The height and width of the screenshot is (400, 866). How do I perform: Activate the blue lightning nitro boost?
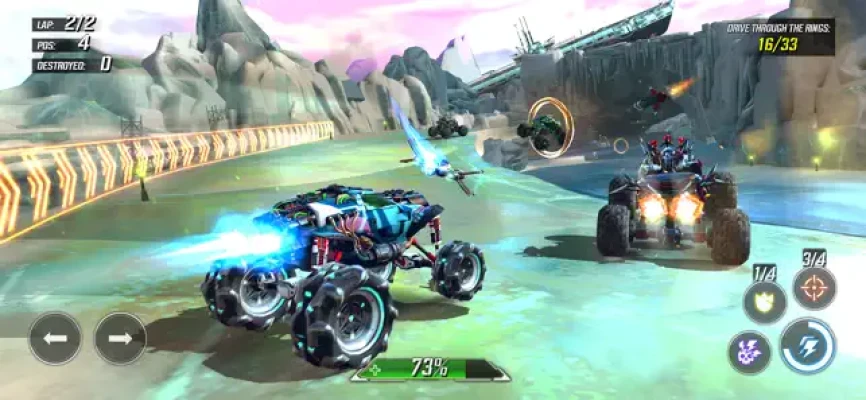[x=808, y=346]
